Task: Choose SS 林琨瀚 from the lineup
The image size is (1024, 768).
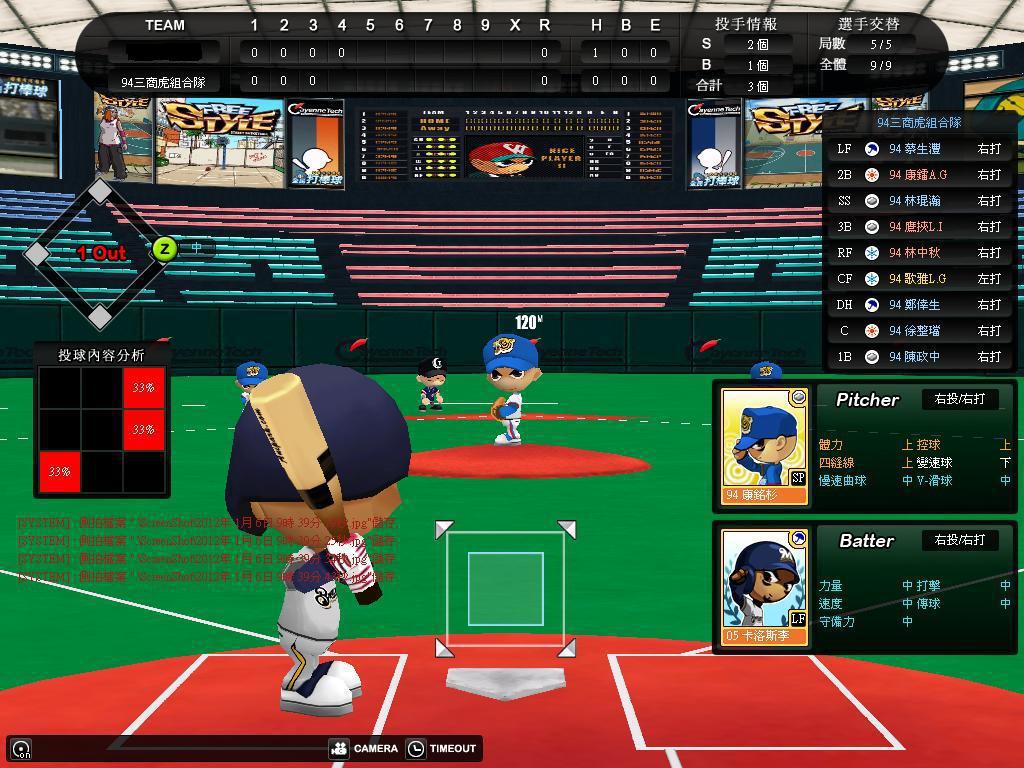Action: point(919,200)
